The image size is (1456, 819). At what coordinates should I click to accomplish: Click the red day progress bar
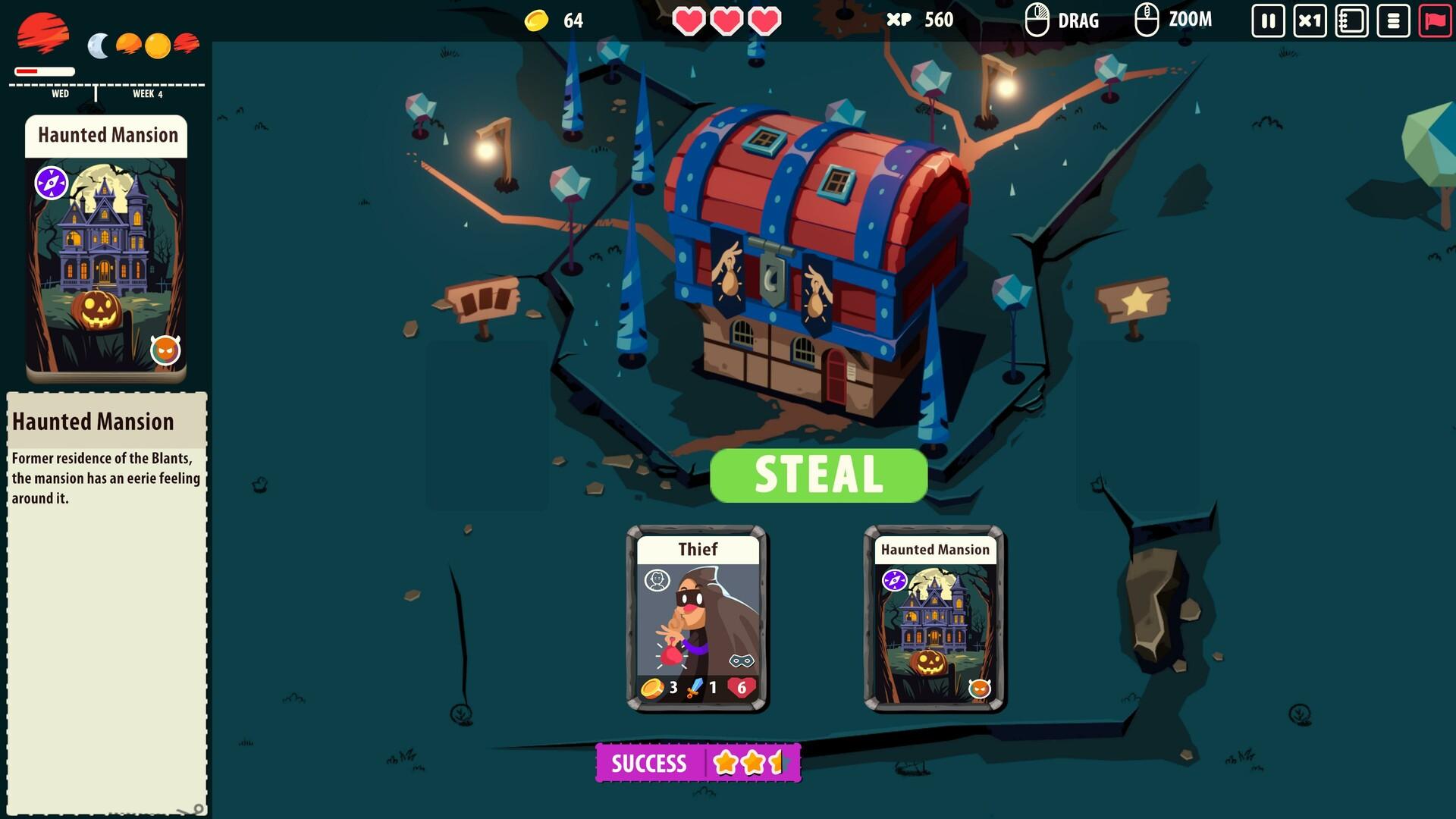(x=34, y=70)
